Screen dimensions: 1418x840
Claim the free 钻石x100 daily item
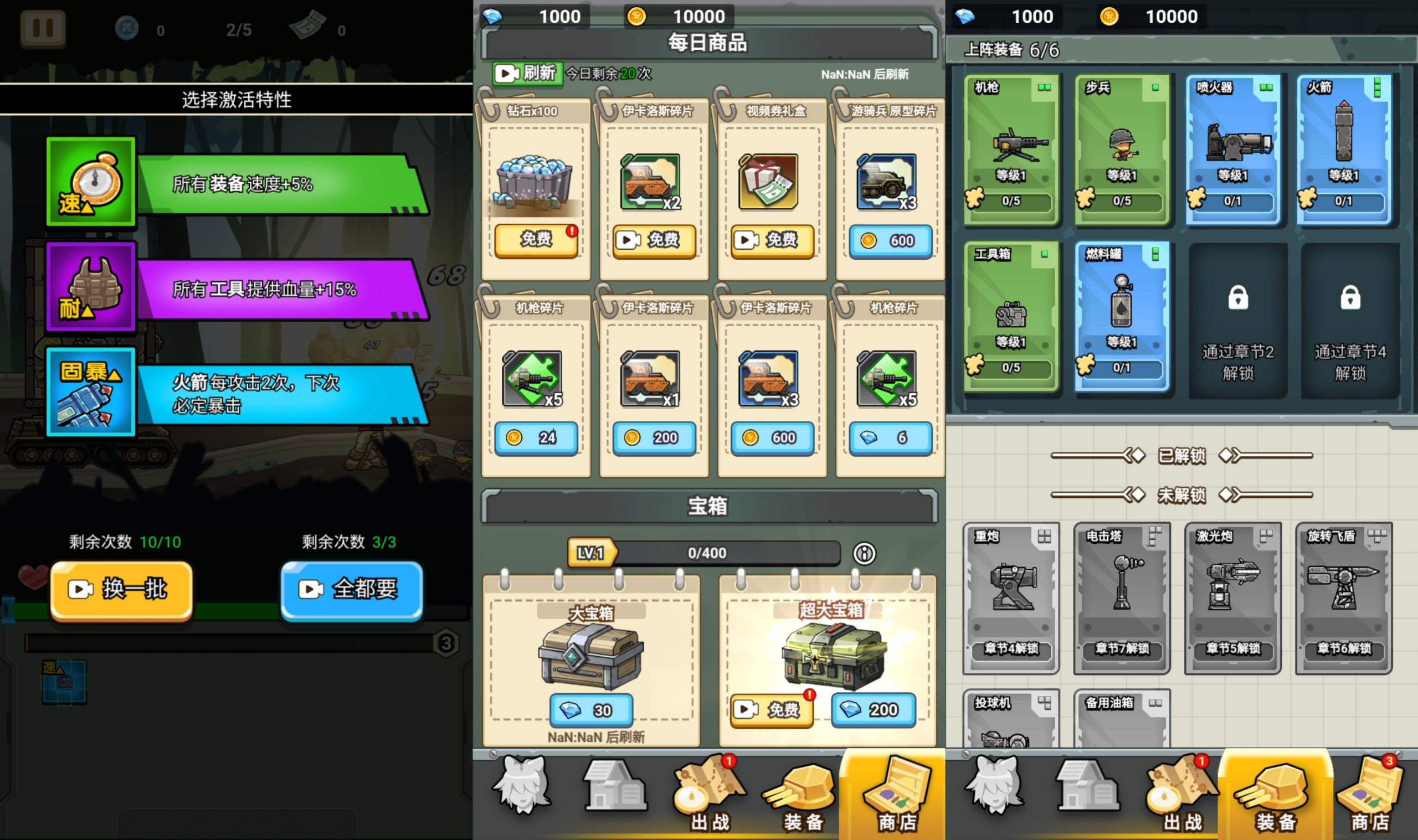pos(536,240)
